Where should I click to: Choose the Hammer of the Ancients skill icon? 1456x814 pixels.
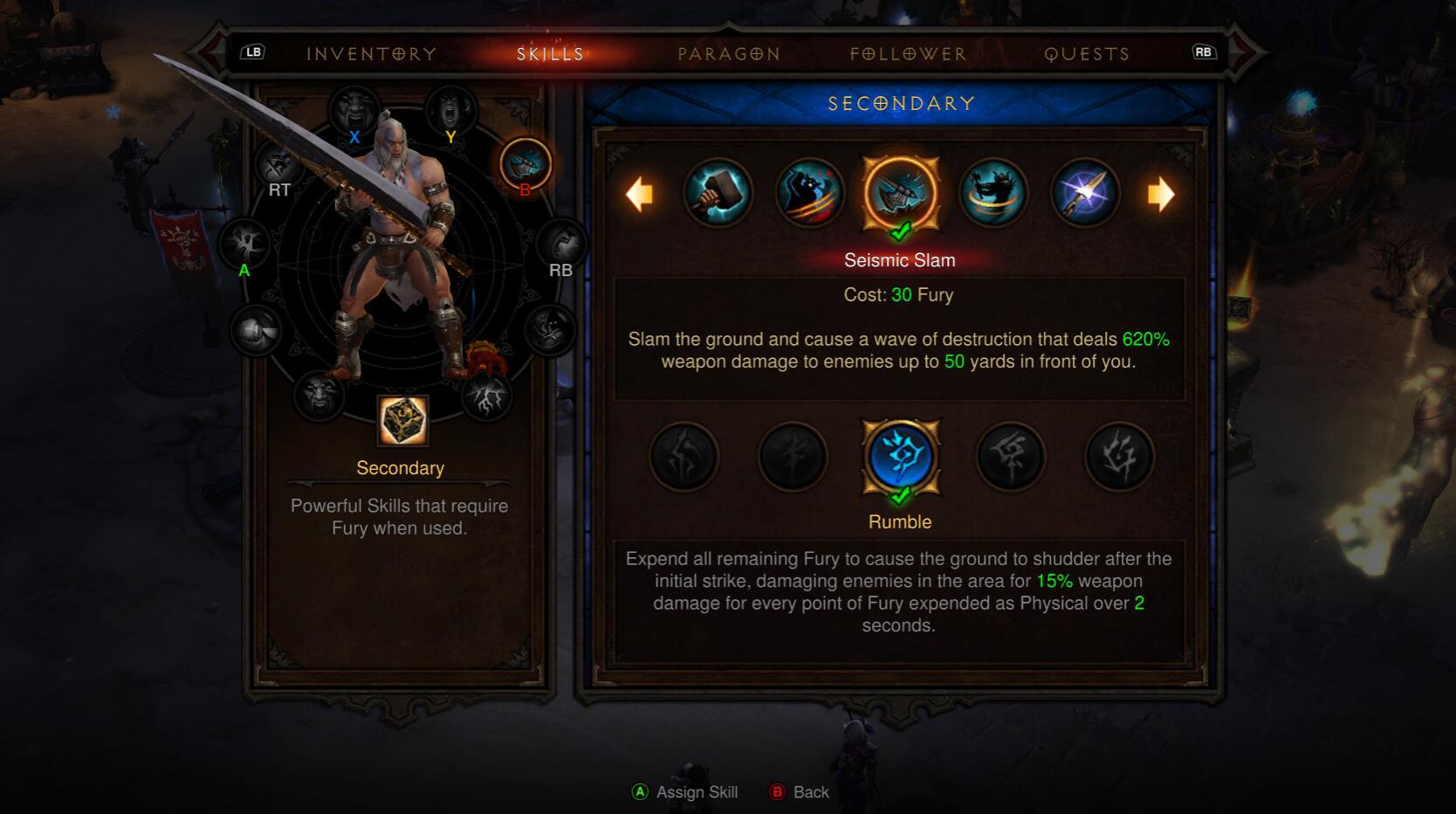[x=718, y=193]
